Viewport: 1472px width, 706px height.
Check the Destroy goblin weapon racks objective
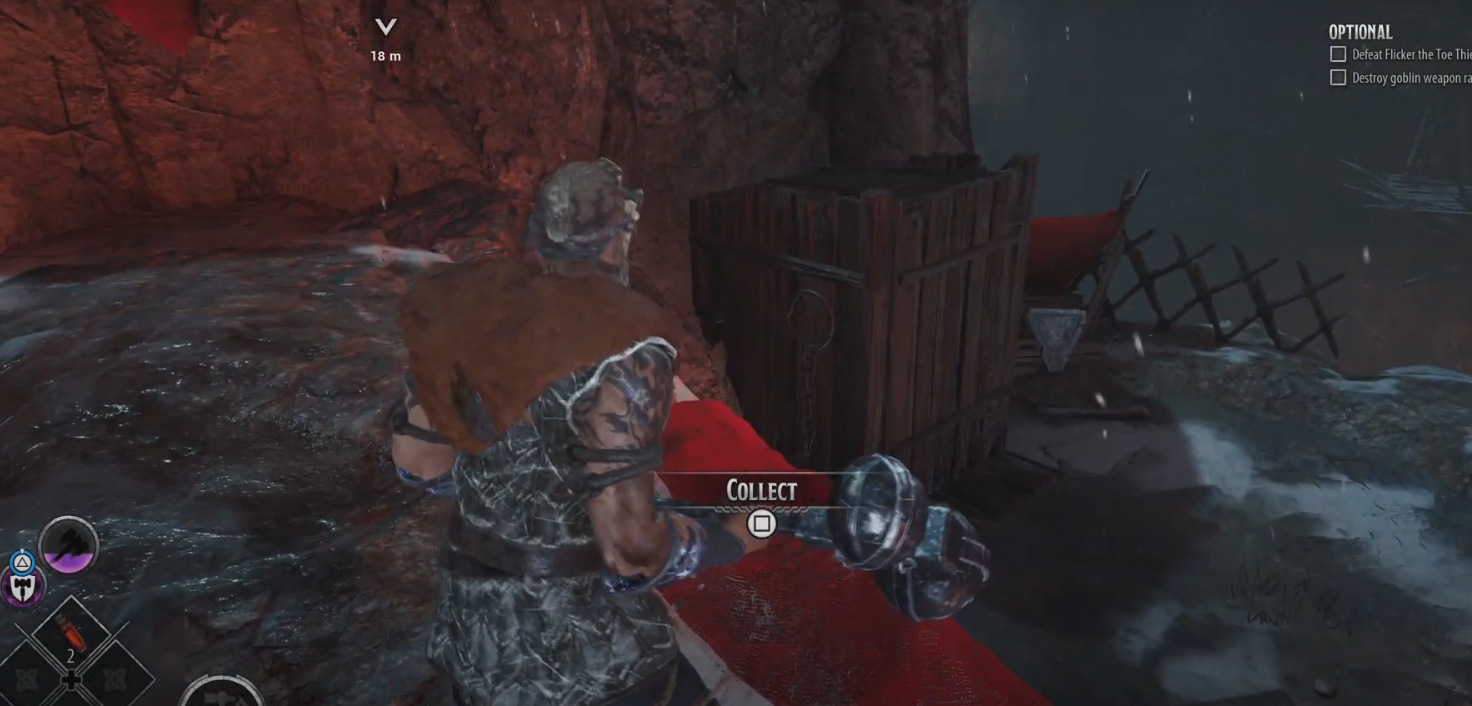[x=1338, y=78]
